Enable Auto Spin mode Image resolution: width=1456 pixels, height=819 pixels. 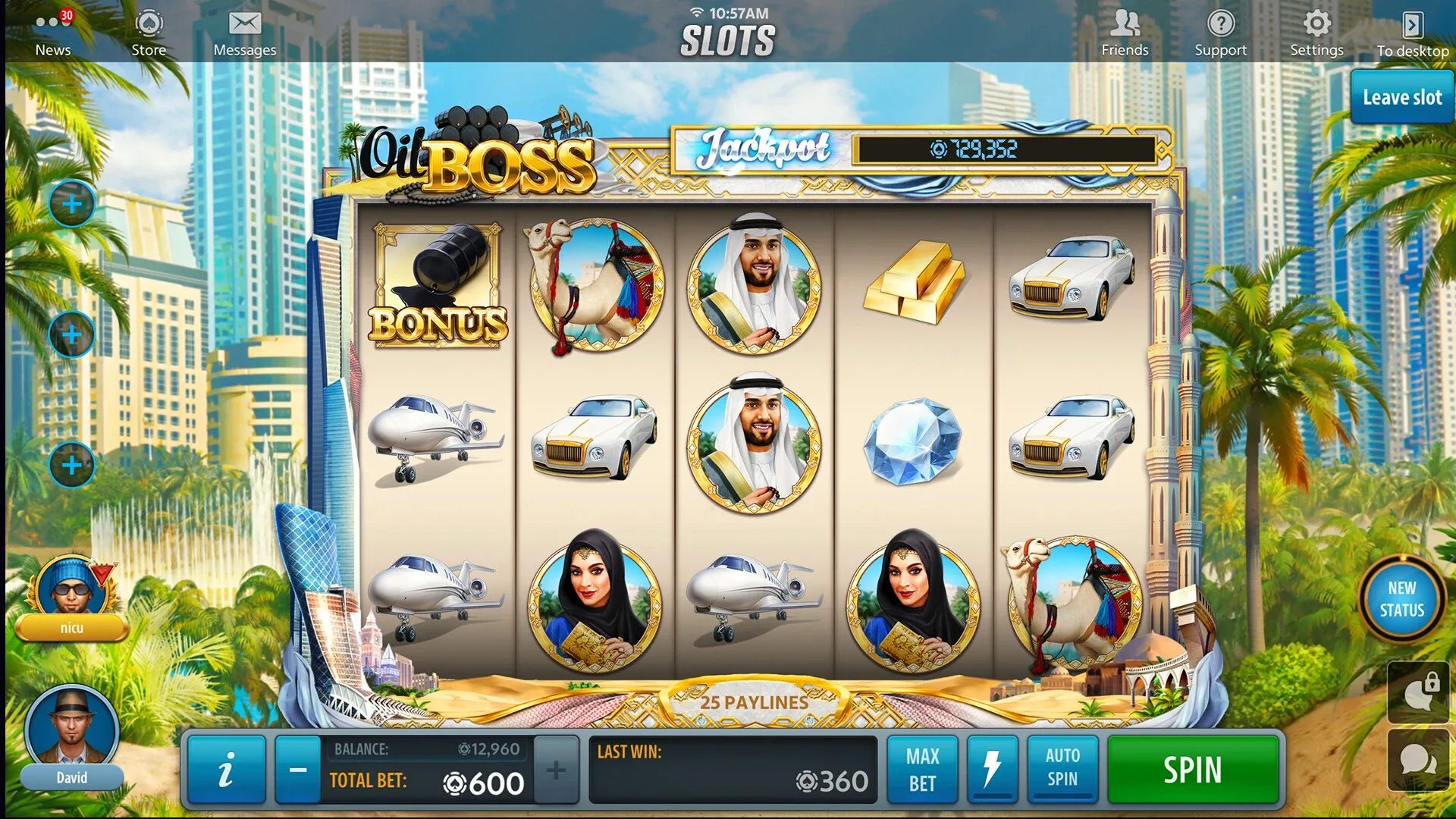[1062, 769]
